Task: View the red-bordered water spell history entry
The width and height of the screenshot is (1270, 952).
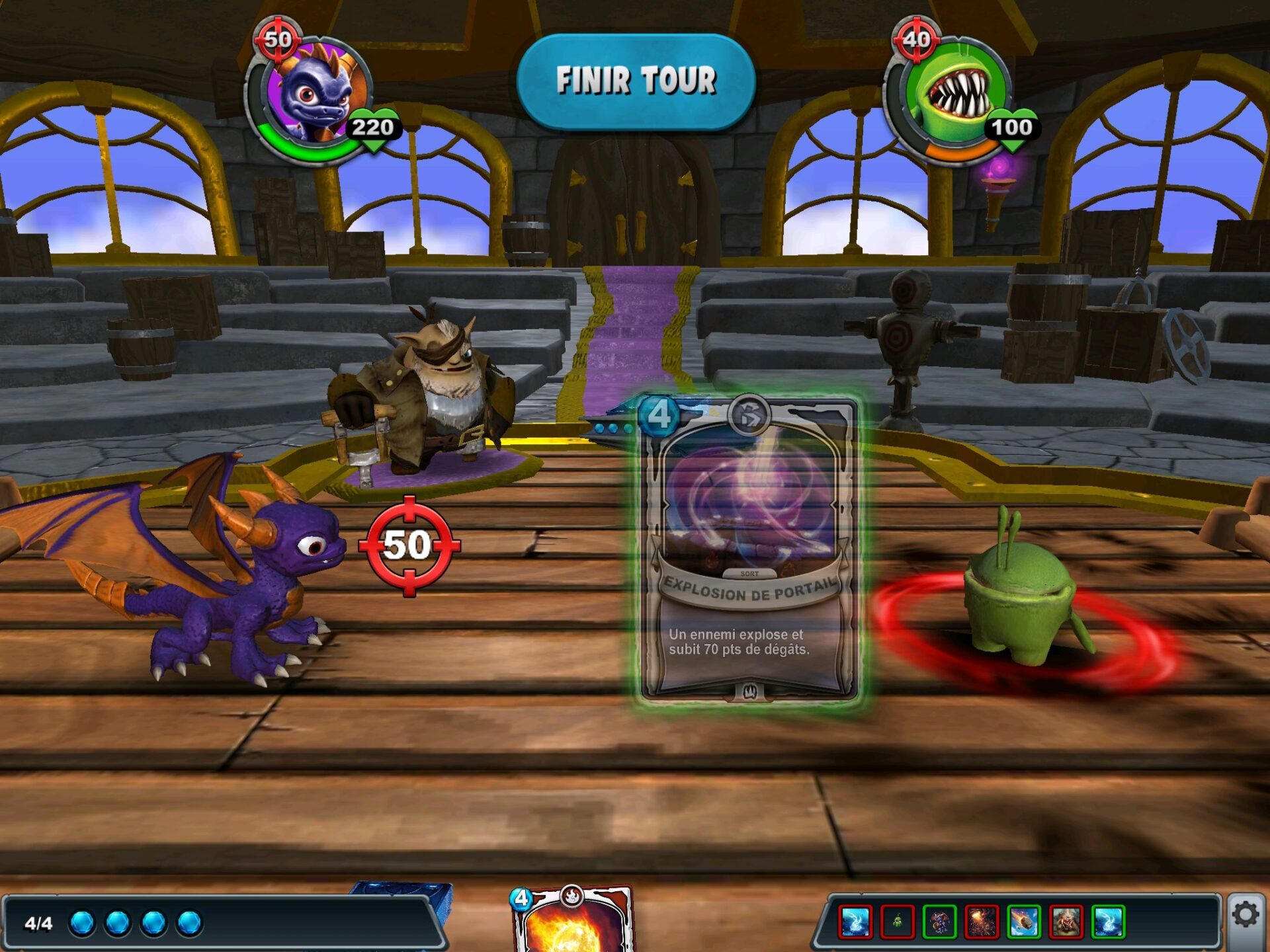Action: tap(855, 922)
